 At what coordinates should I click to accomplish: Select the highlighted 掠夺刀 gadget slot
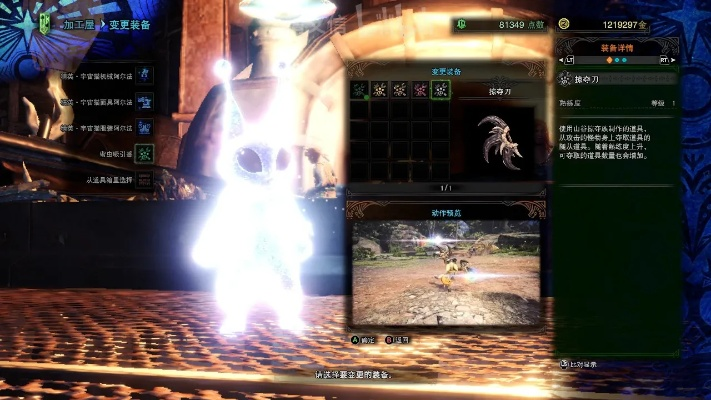coord(440,90)
